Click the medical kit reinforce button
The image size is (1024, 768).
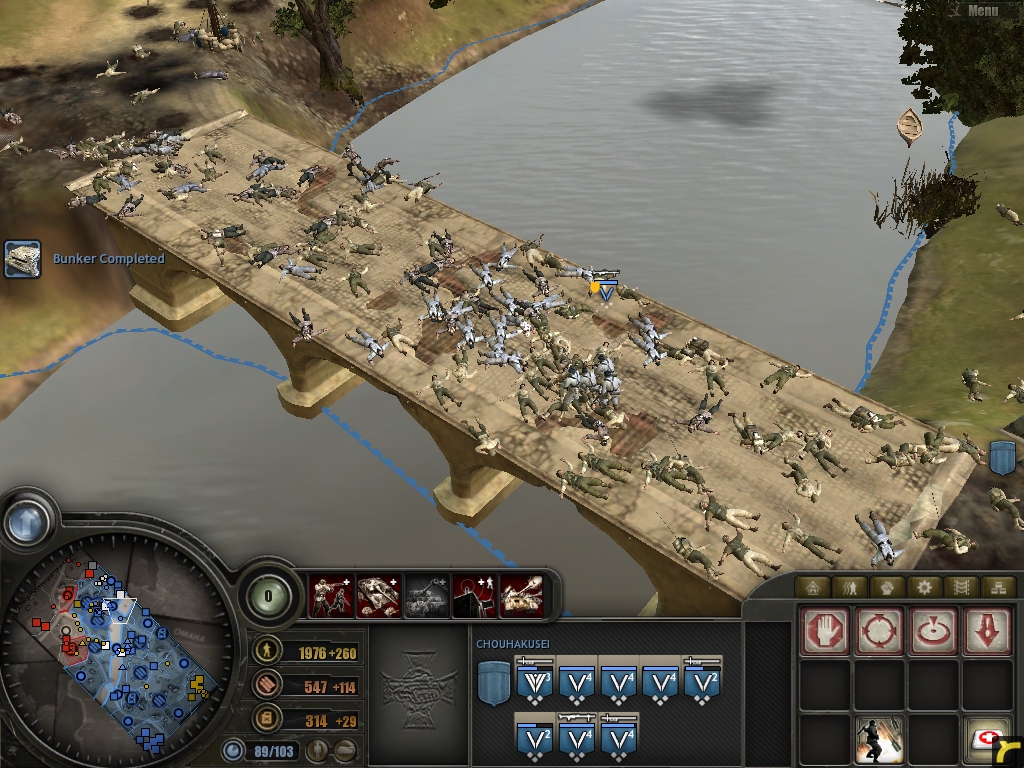987,740
